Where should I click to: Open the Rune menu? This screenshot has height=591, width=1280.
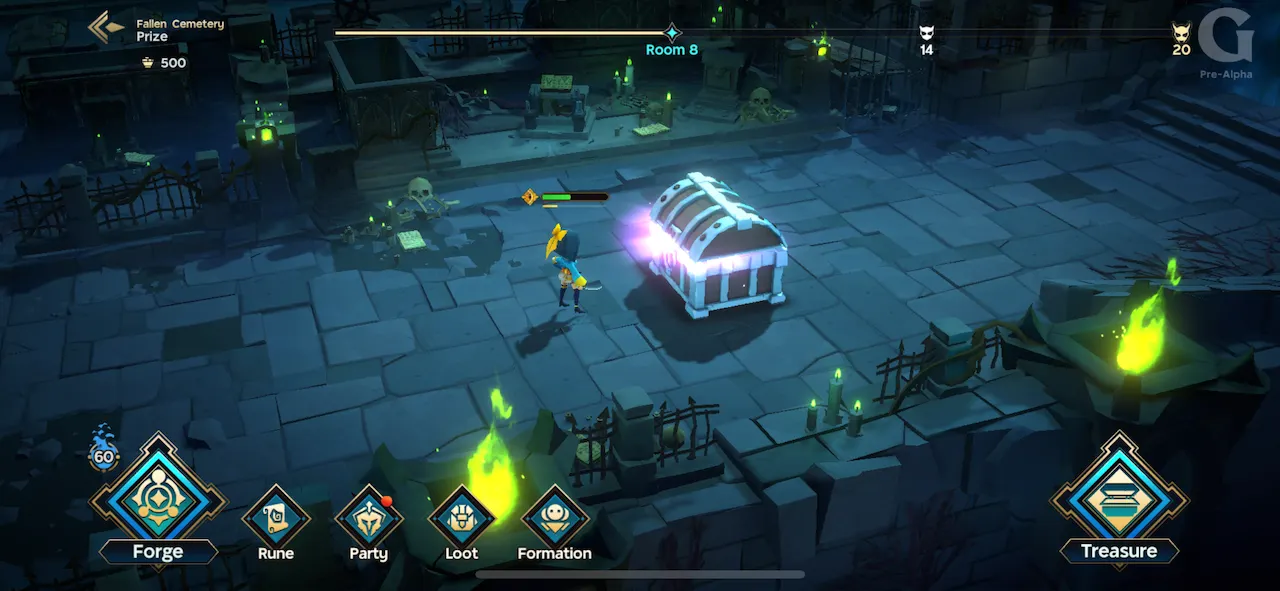275,519
